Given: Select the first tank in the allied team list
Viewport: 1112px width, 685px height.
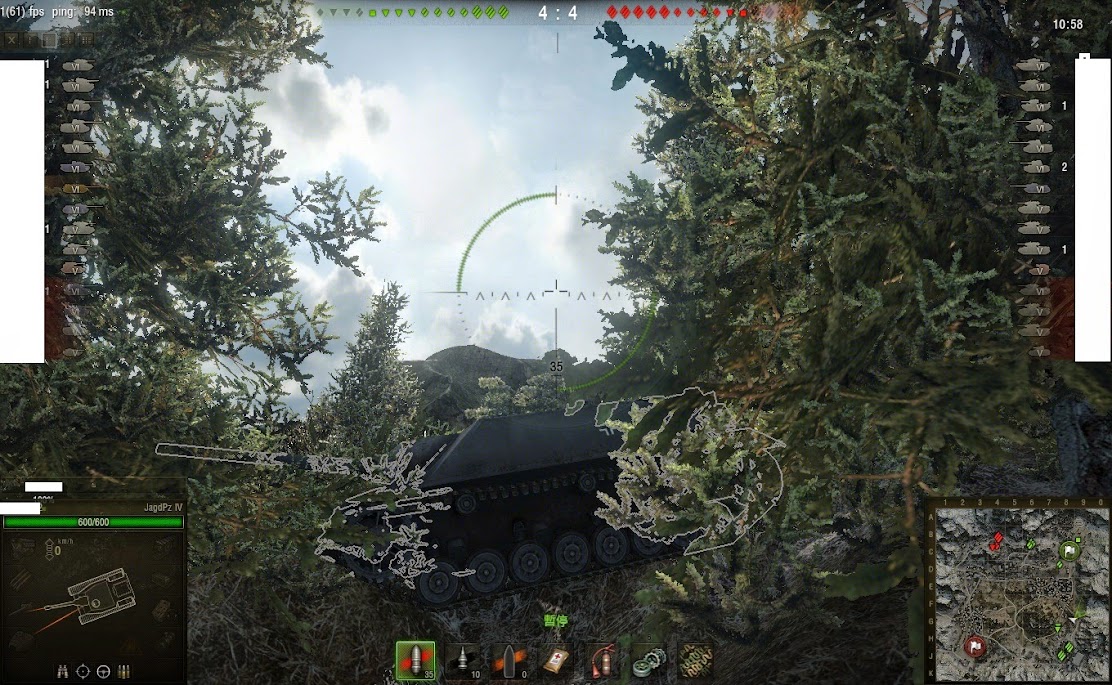Looking at the screenshot, I should click(78, 65).
